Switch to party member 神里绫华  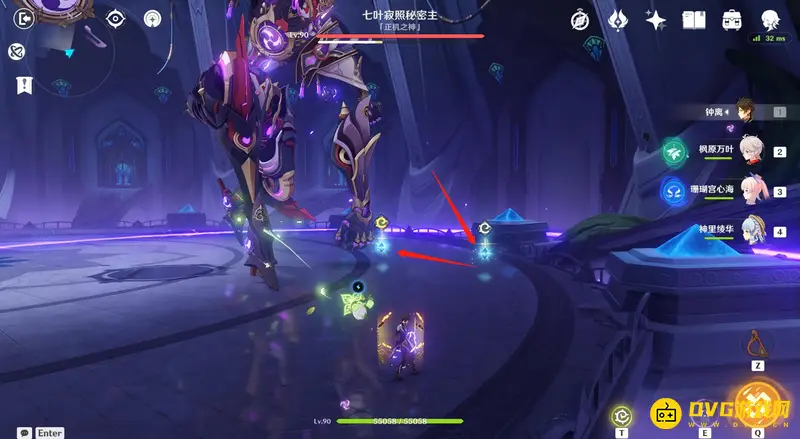point(750,231)
